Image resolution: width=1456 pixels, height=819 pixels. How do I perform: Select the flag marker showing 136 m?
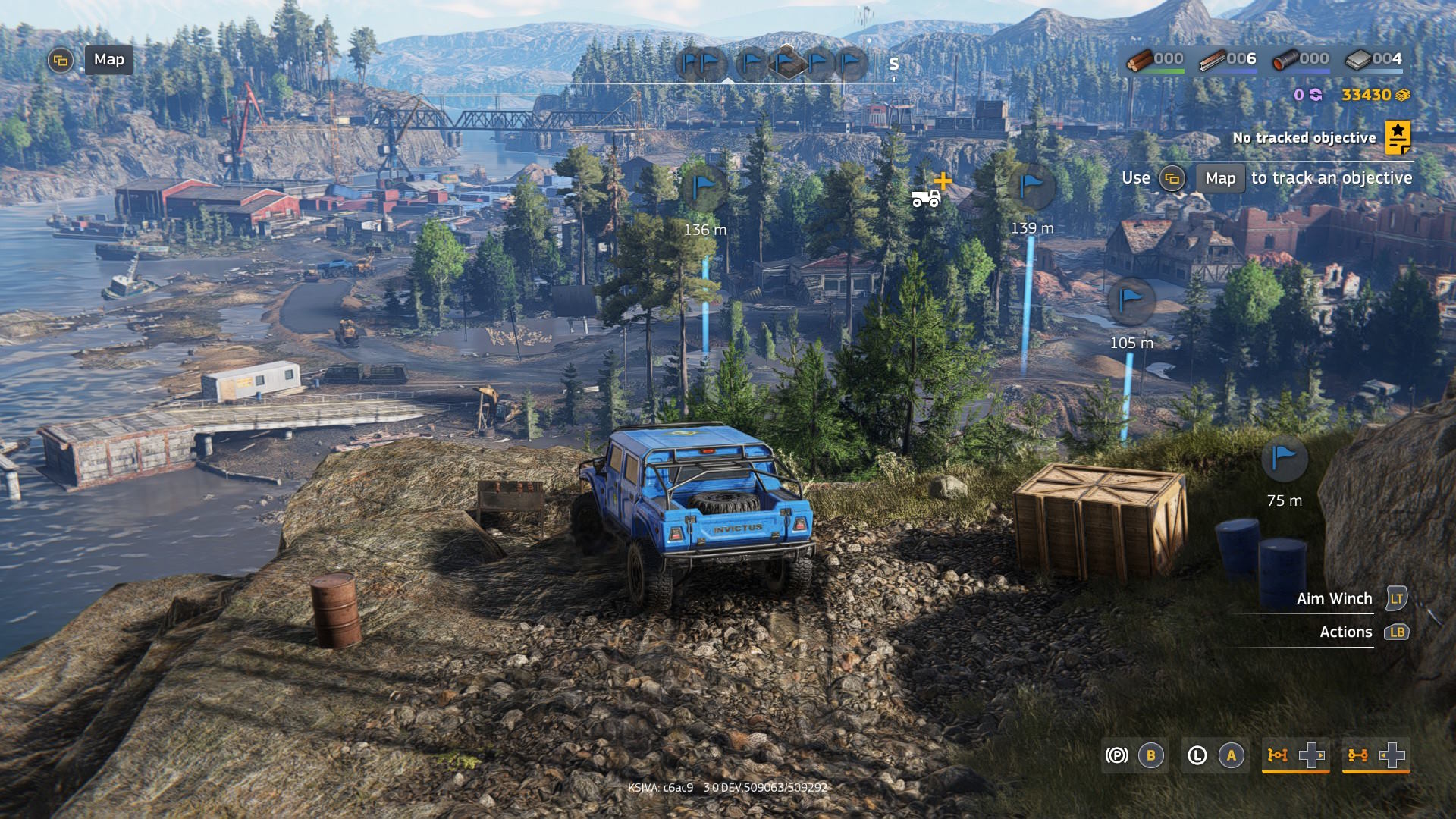tap(704, 187)
